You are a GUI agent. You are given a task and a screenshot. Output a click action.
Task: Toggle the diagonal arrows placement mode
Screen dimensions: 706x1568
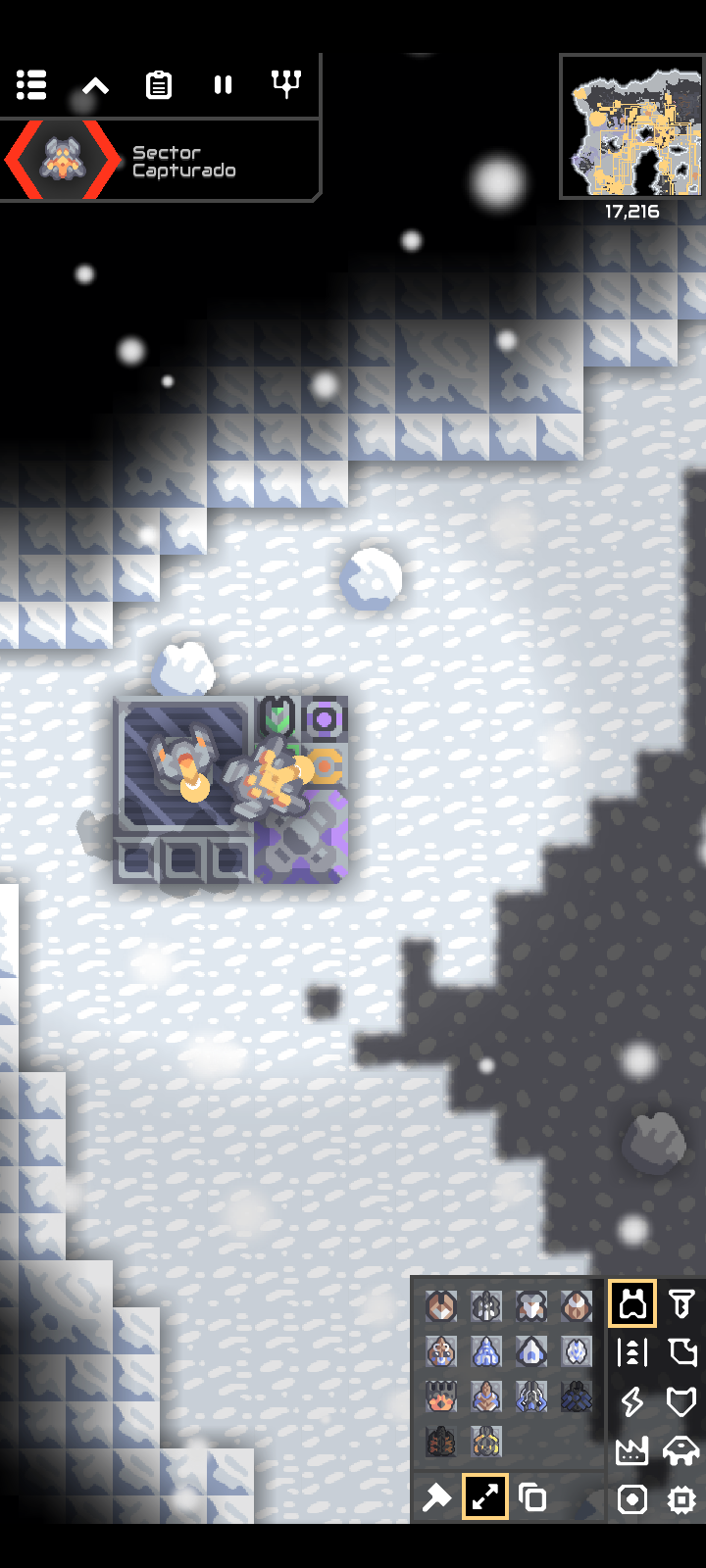click(485, 1497)
